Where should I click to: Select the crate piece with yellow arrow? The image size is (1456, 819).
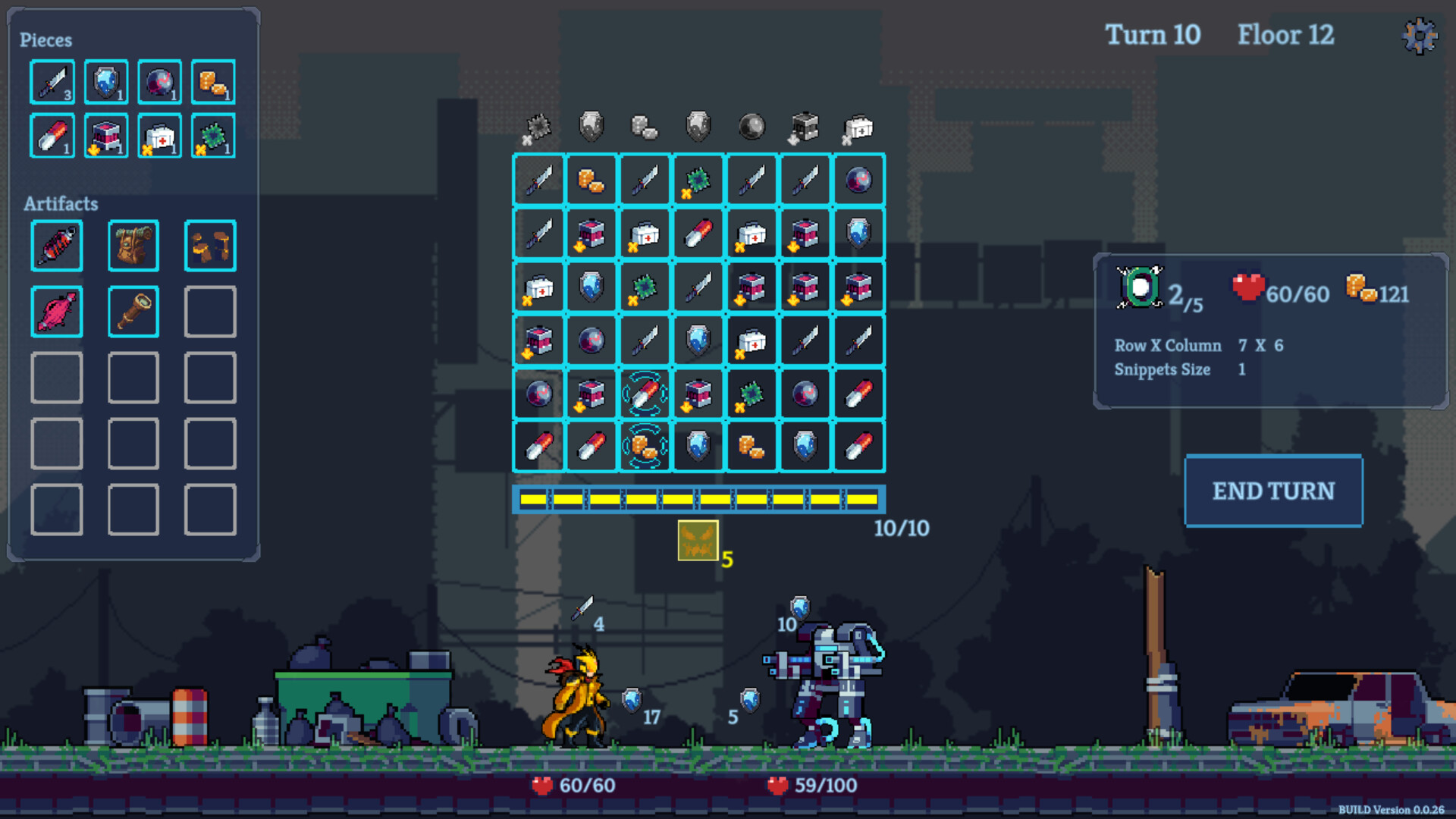105,136
